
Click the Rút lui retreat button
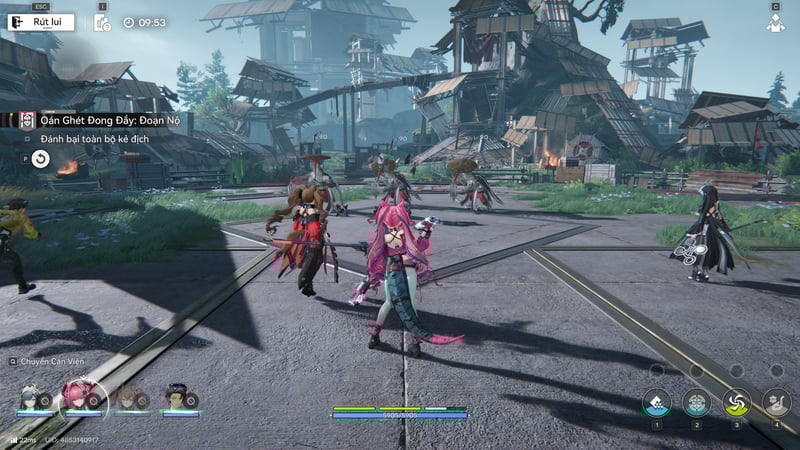pyautogui.click(x=42, y=21)
